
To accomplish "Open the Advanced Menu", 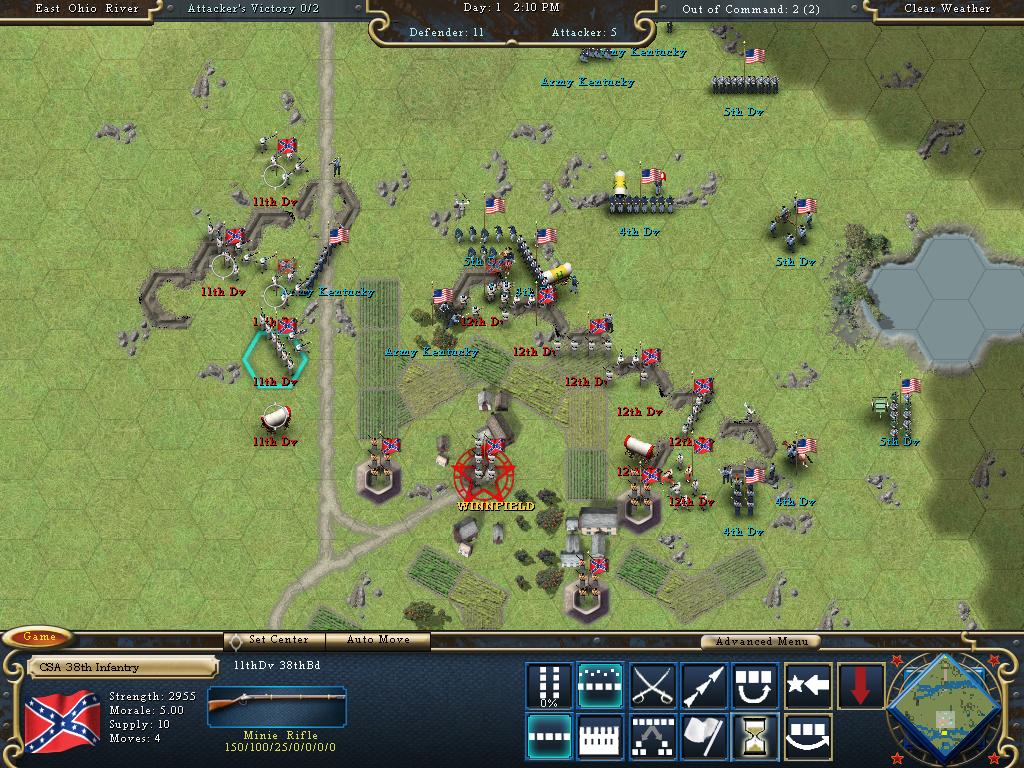I will 759,642.
